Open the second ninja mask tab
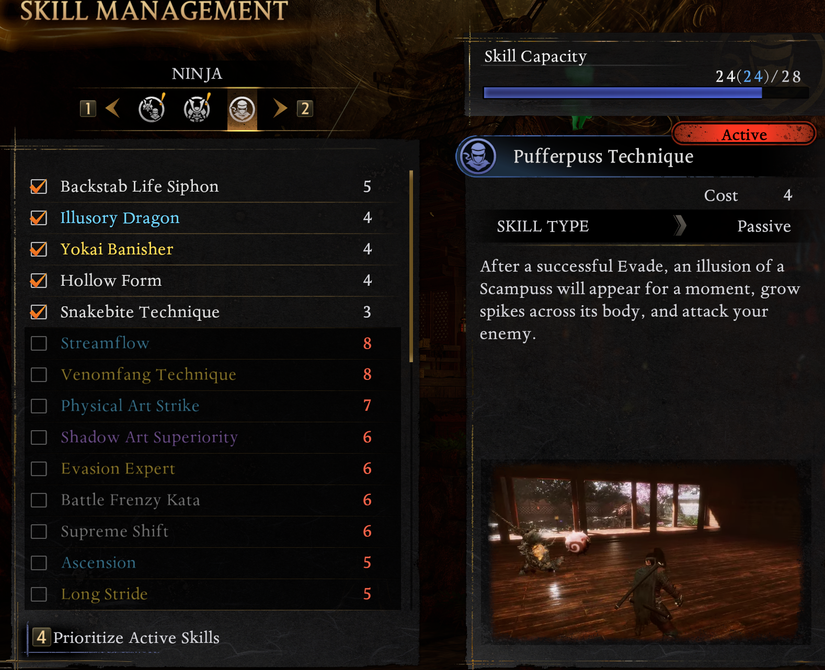 tap(197, 108)
